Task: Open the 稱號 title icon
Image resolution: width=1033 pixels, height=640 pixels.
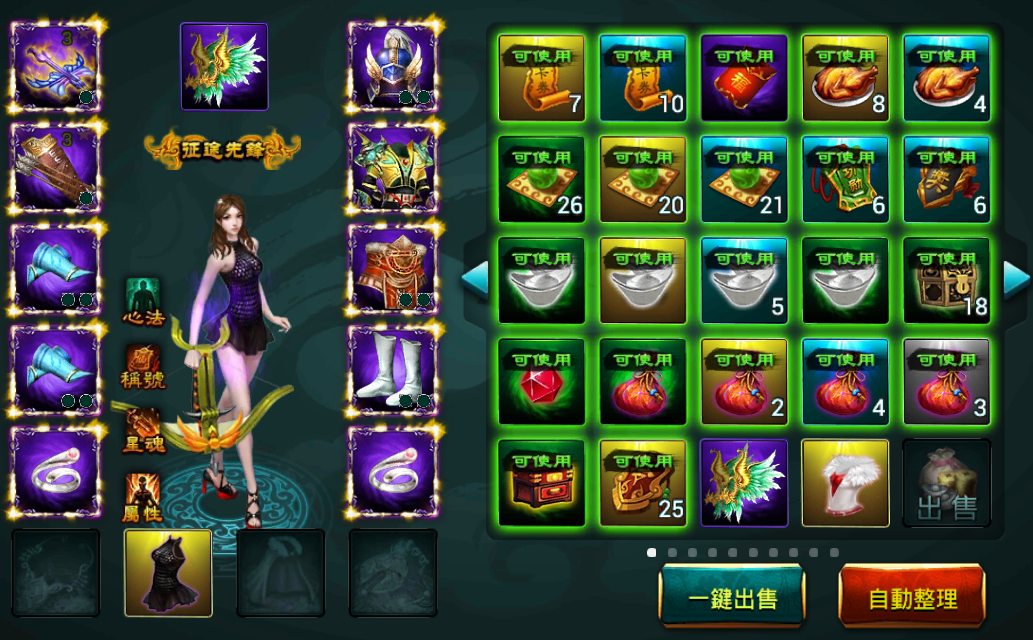Action: [x=143, y=365]
